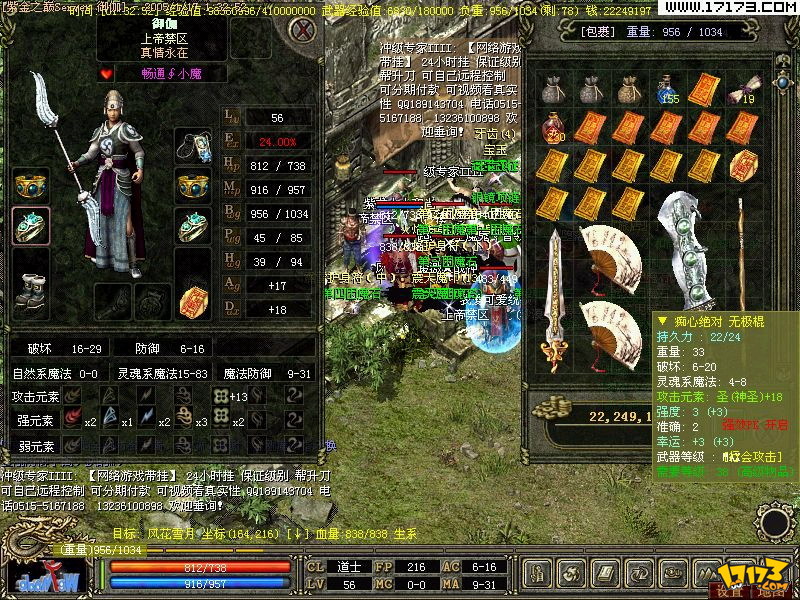Open the 设置 settings button
800x600 pixels.
pos(729,592)
